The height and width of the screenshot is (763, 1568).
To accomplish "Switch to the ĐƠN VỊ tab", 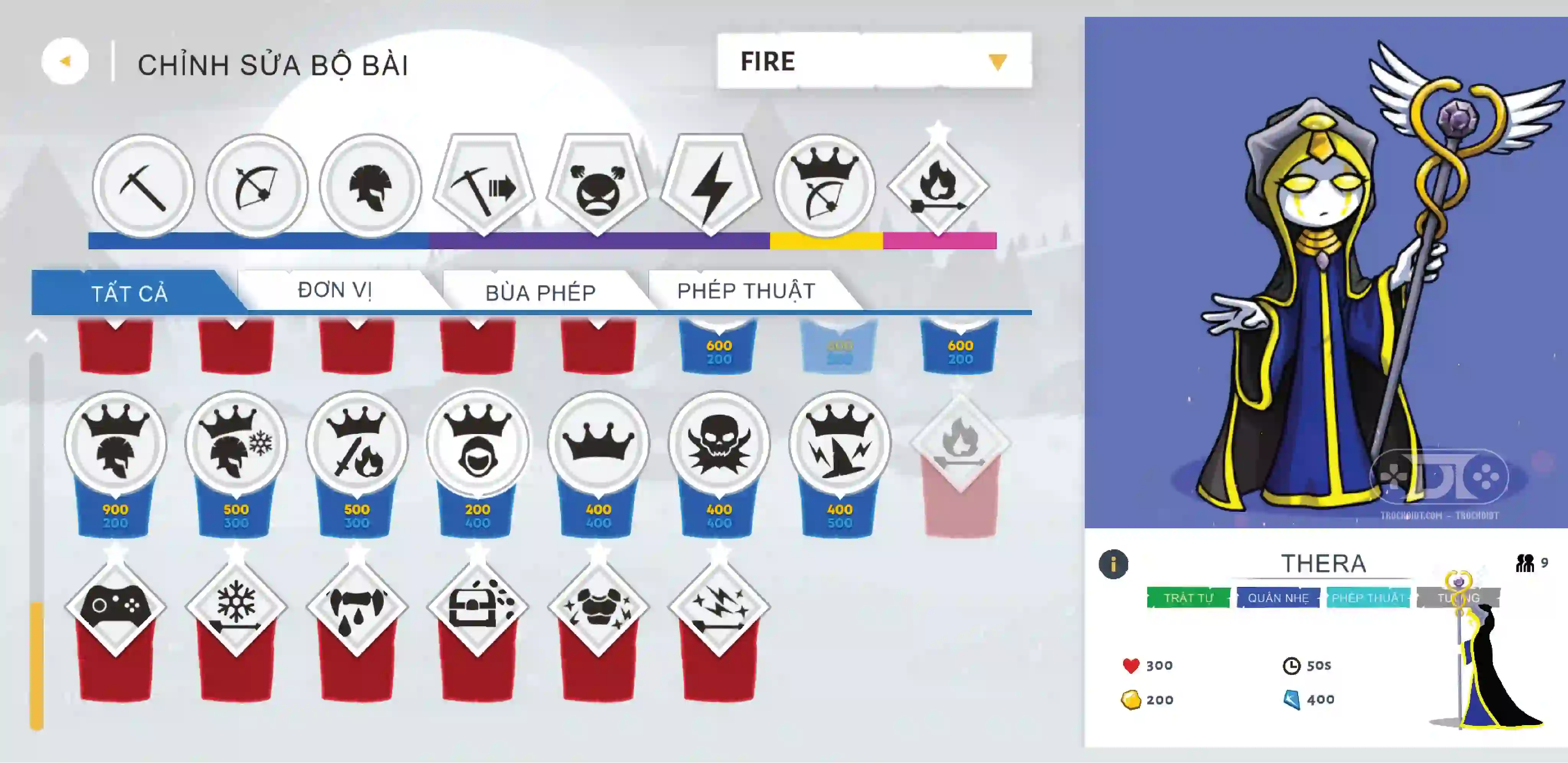I will 334,290.
